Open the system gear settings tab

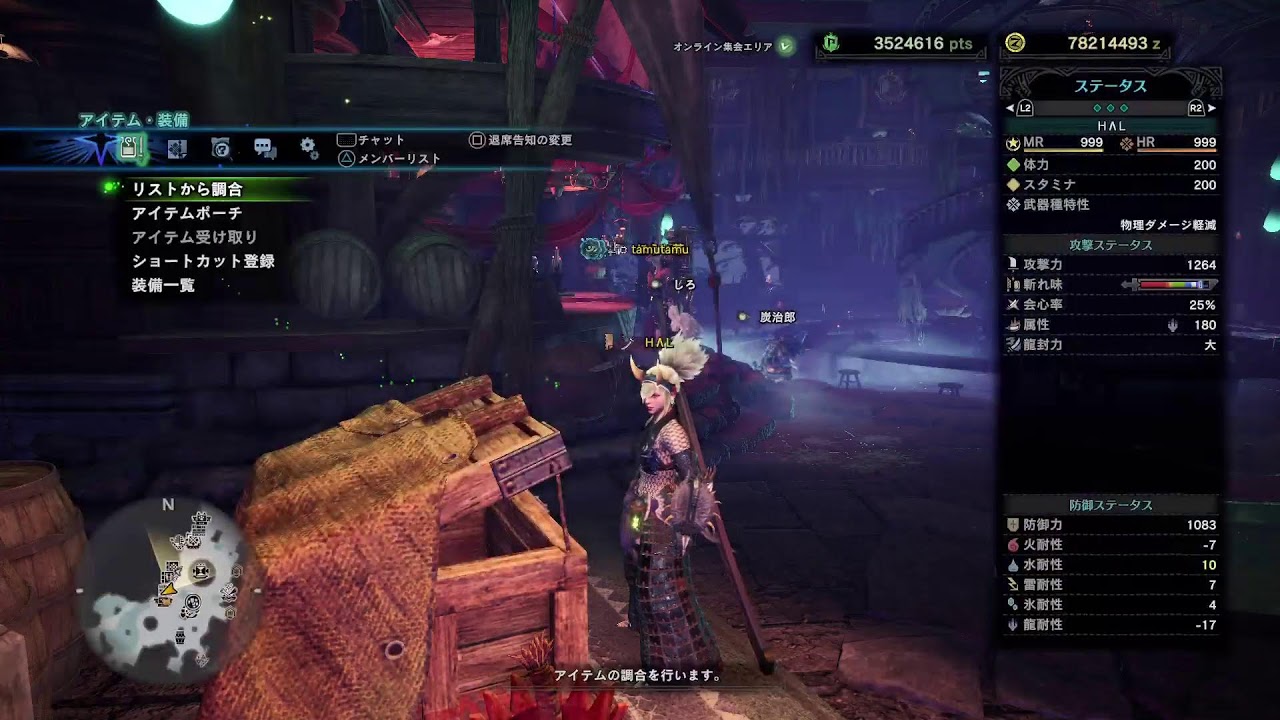[x=309, y=149]
